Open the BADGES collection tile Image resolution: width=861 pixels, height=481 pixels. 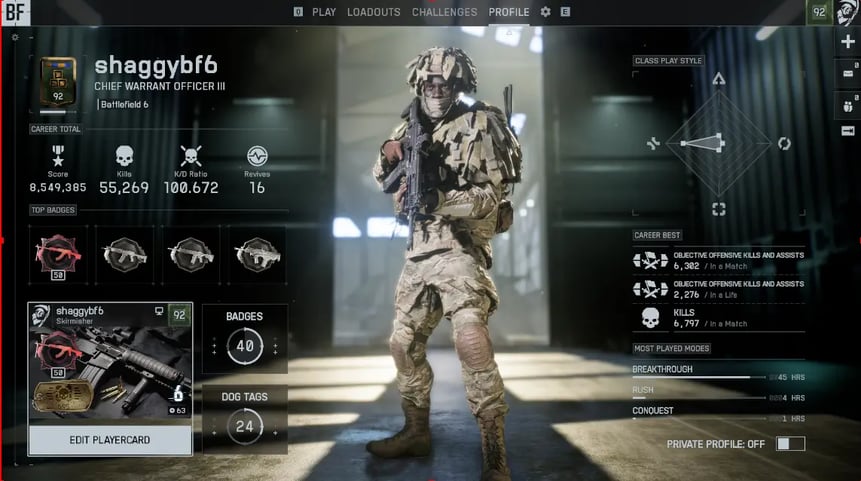tap(245, 339)
